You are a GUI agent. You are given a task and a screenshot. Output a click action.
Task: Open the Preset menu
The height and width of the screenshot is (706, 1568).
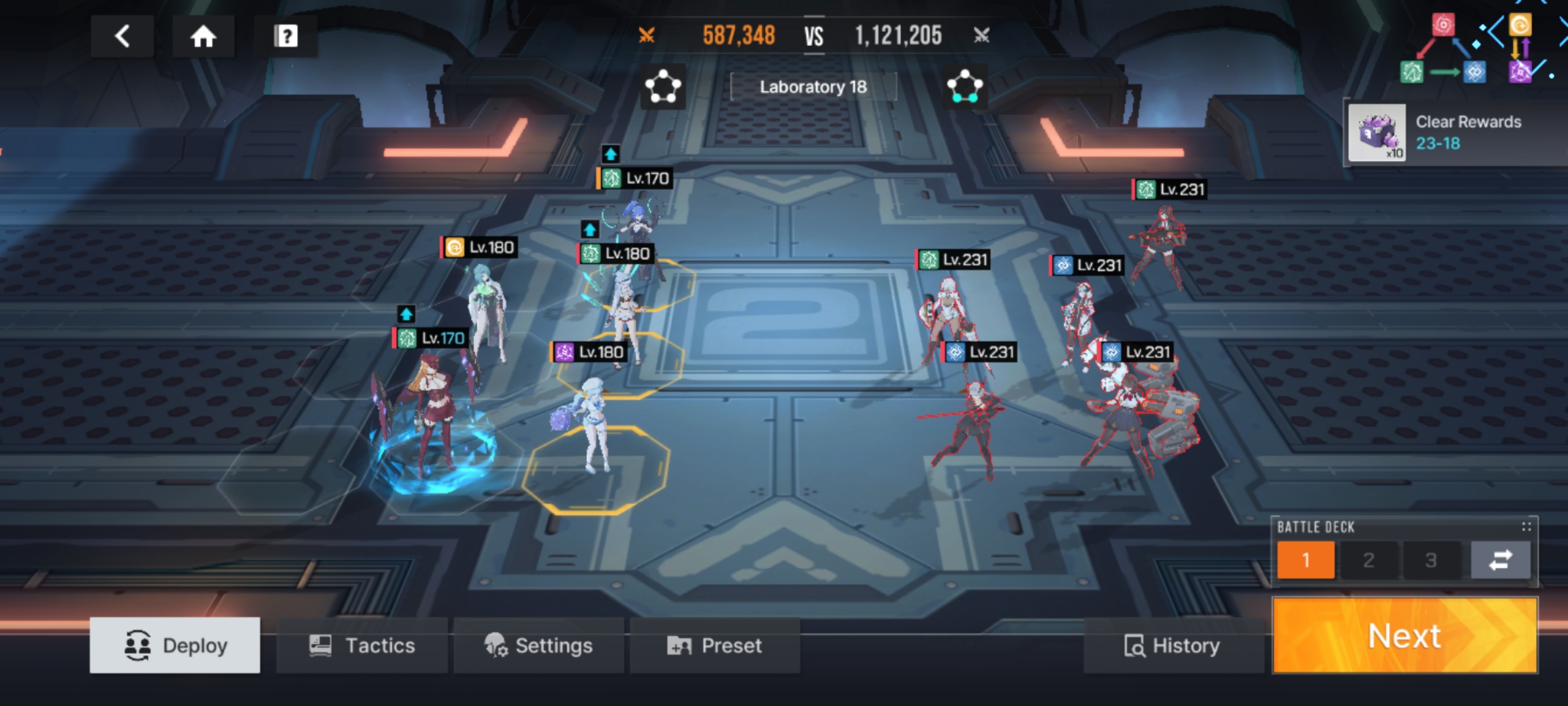click(x=715, y=645)
